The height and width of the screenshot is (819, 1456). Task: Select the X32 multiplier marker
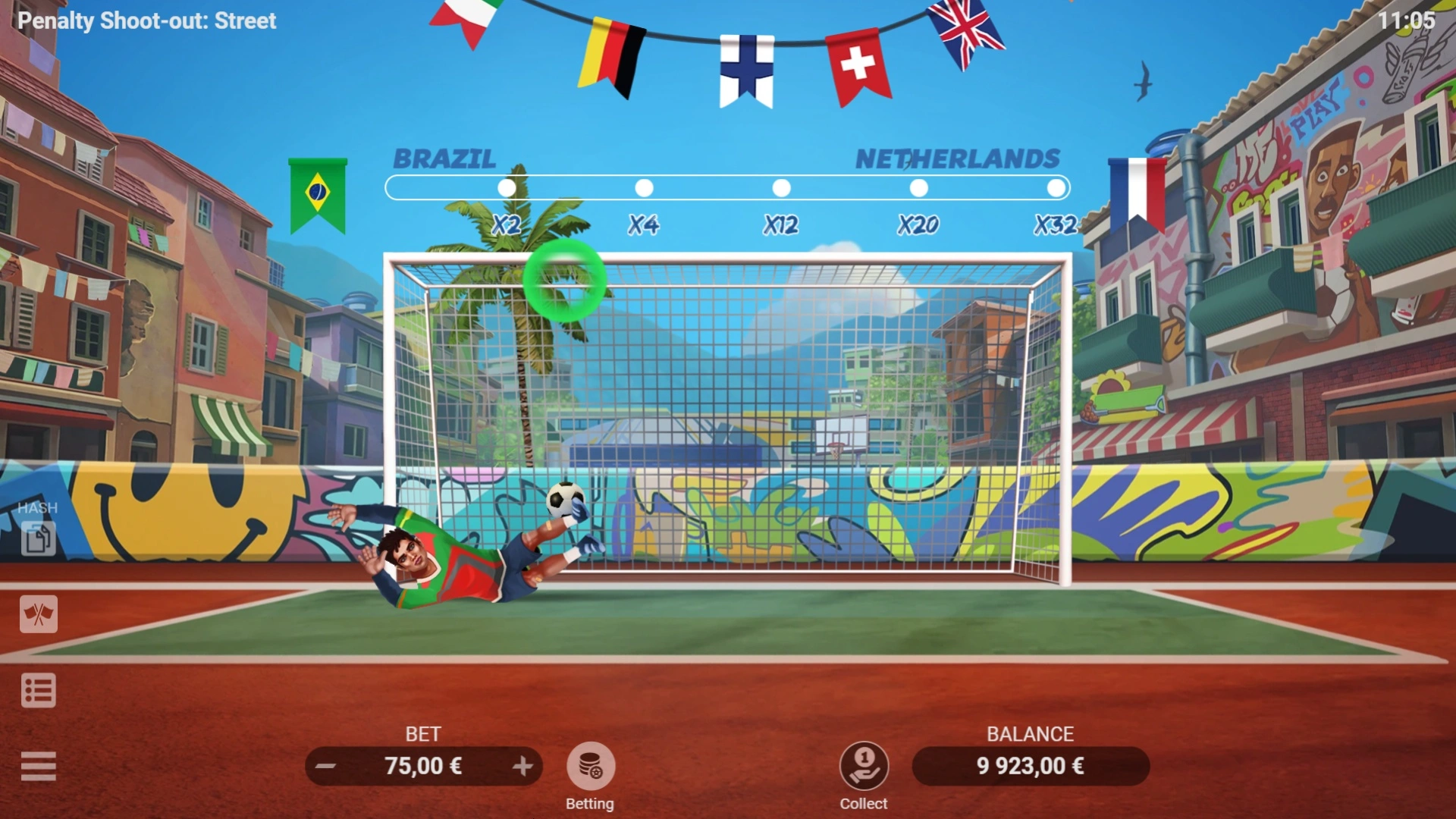[1054, 186]
